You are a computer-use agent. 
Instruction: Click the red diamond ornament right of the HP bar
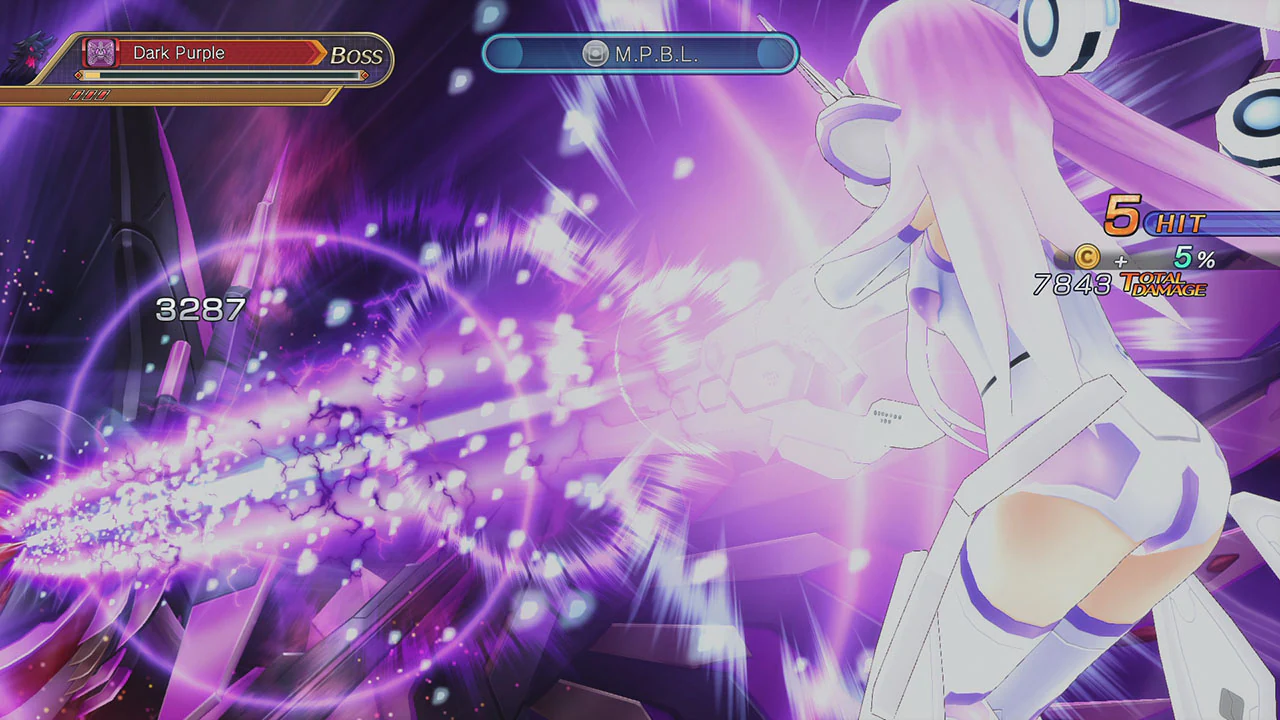[x=365, y=76]
